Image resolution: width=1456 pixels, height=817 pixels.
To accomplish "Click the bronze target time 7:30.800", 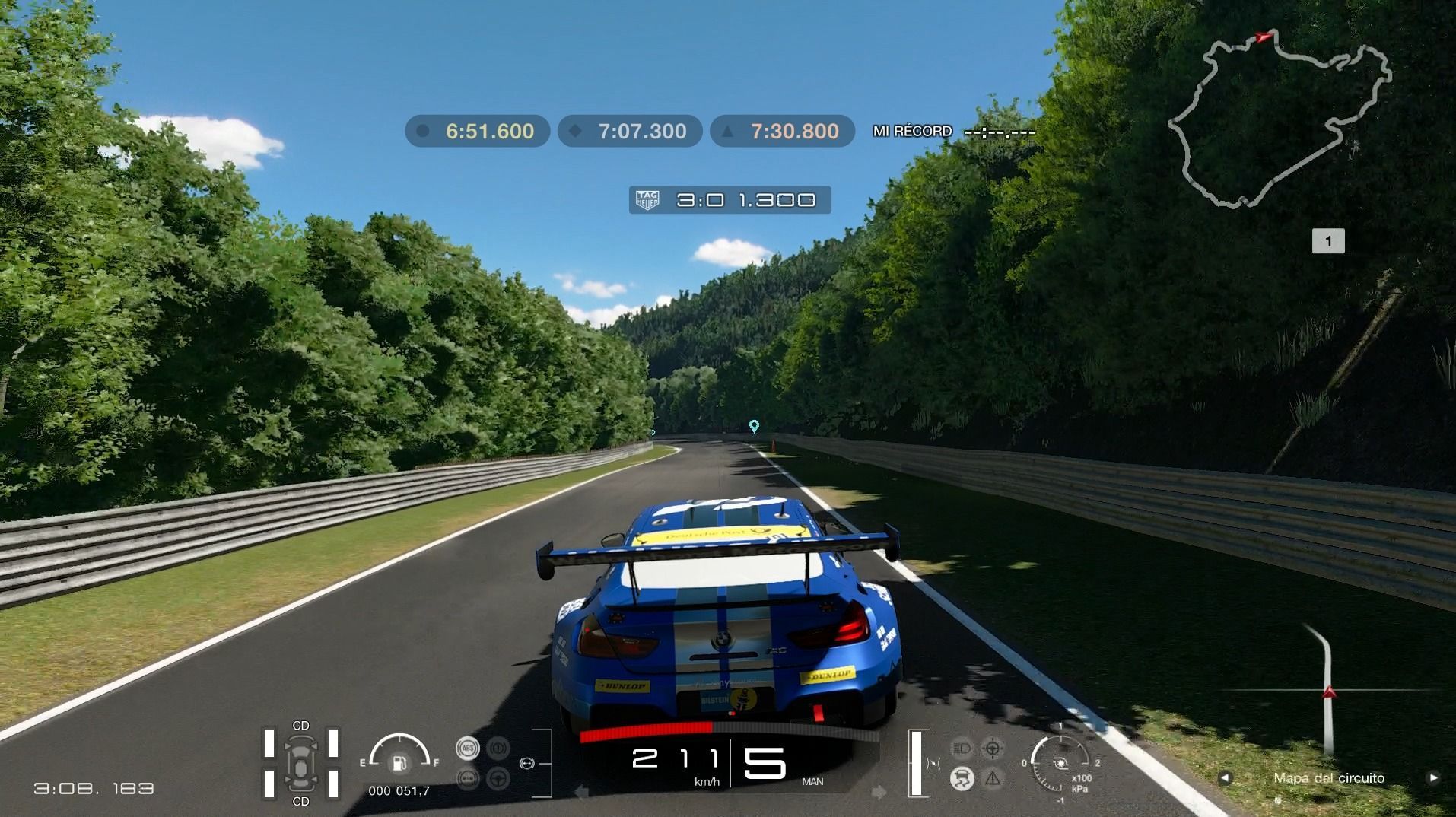I will (782, 131).
